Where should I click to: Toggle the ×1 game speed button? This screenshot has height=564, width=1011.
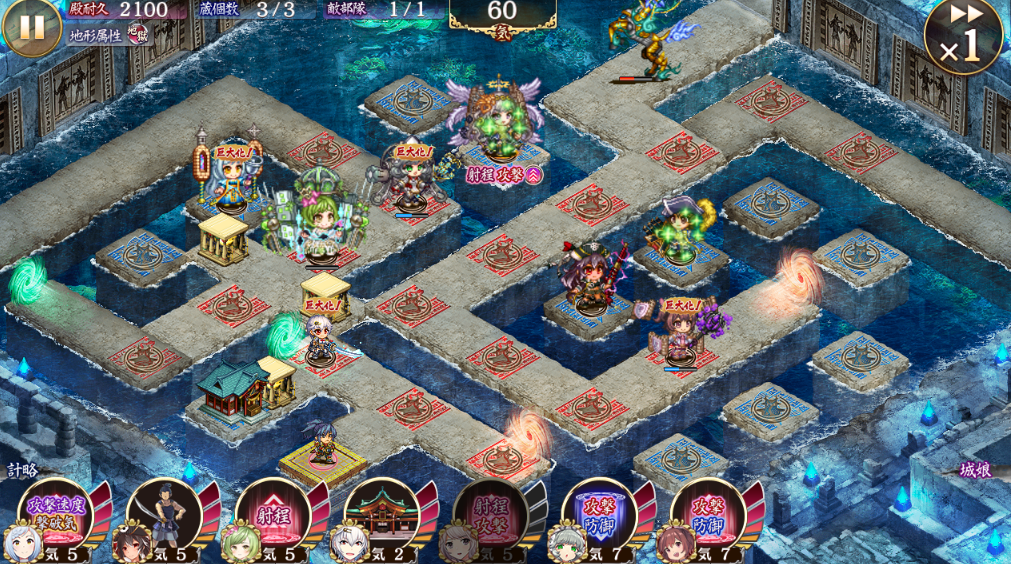(x=963, y=37)
